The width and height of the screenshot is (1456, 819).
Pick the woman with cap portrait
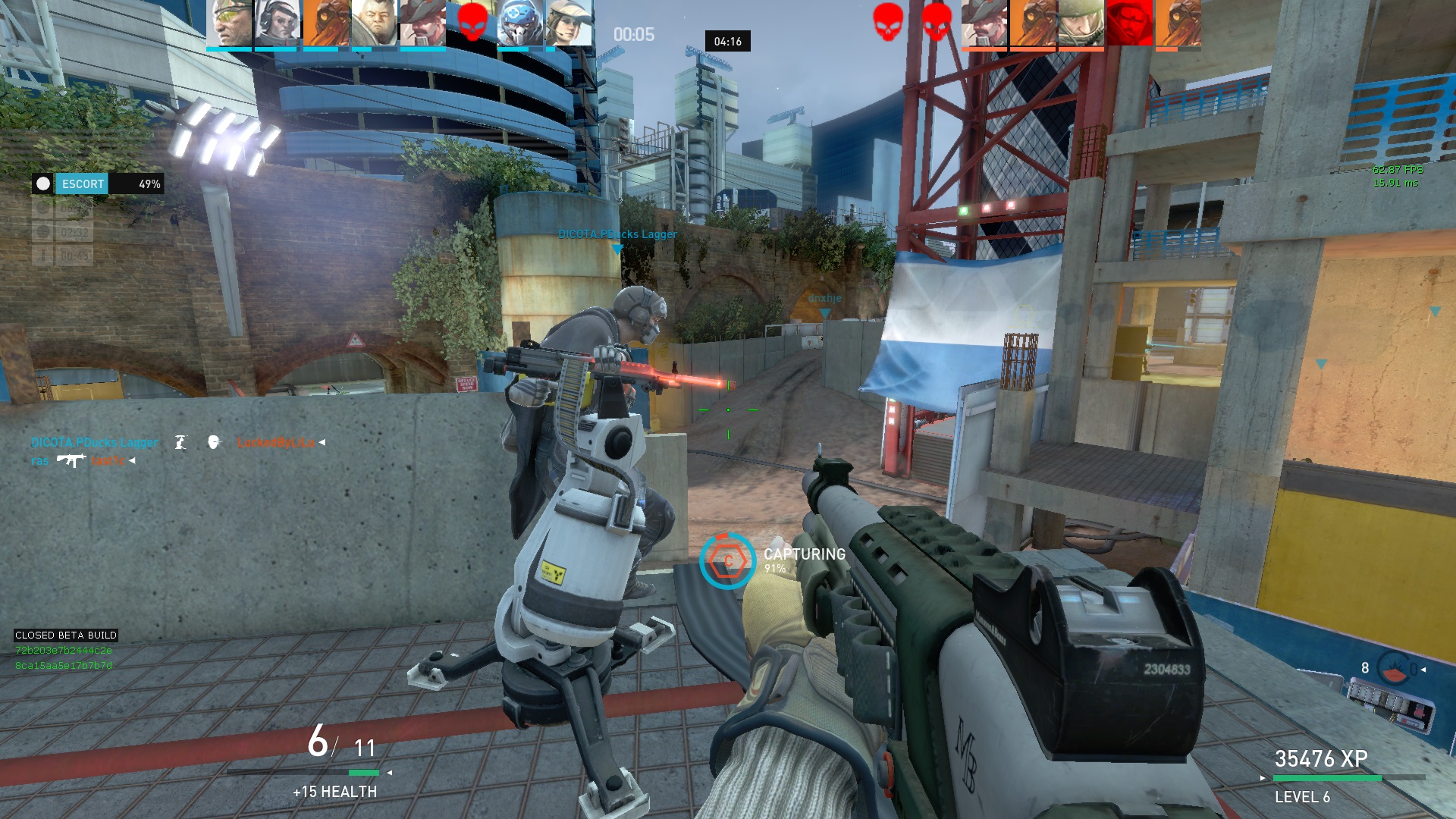[x=569, y=24]
